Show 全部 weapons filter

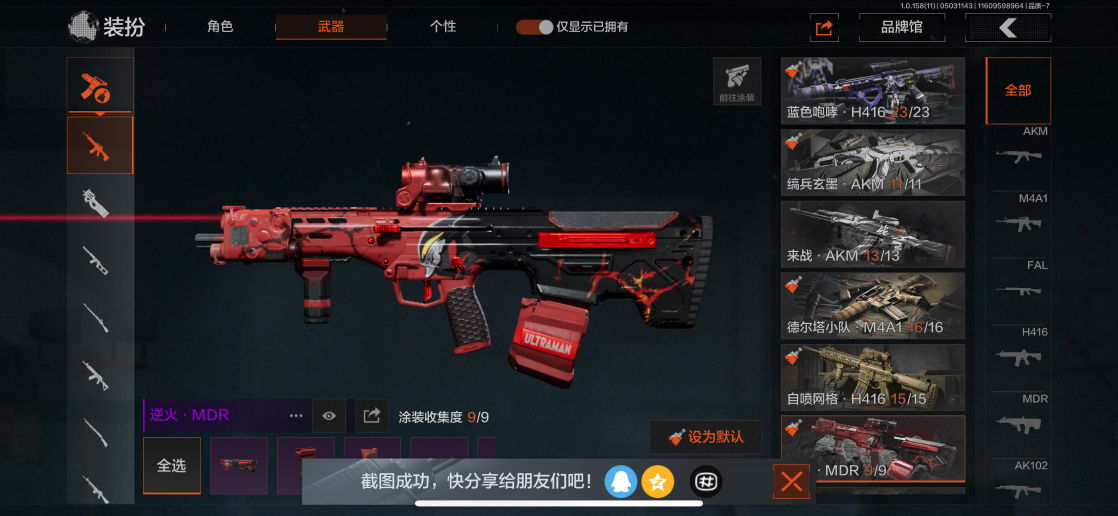point(1018,90)
